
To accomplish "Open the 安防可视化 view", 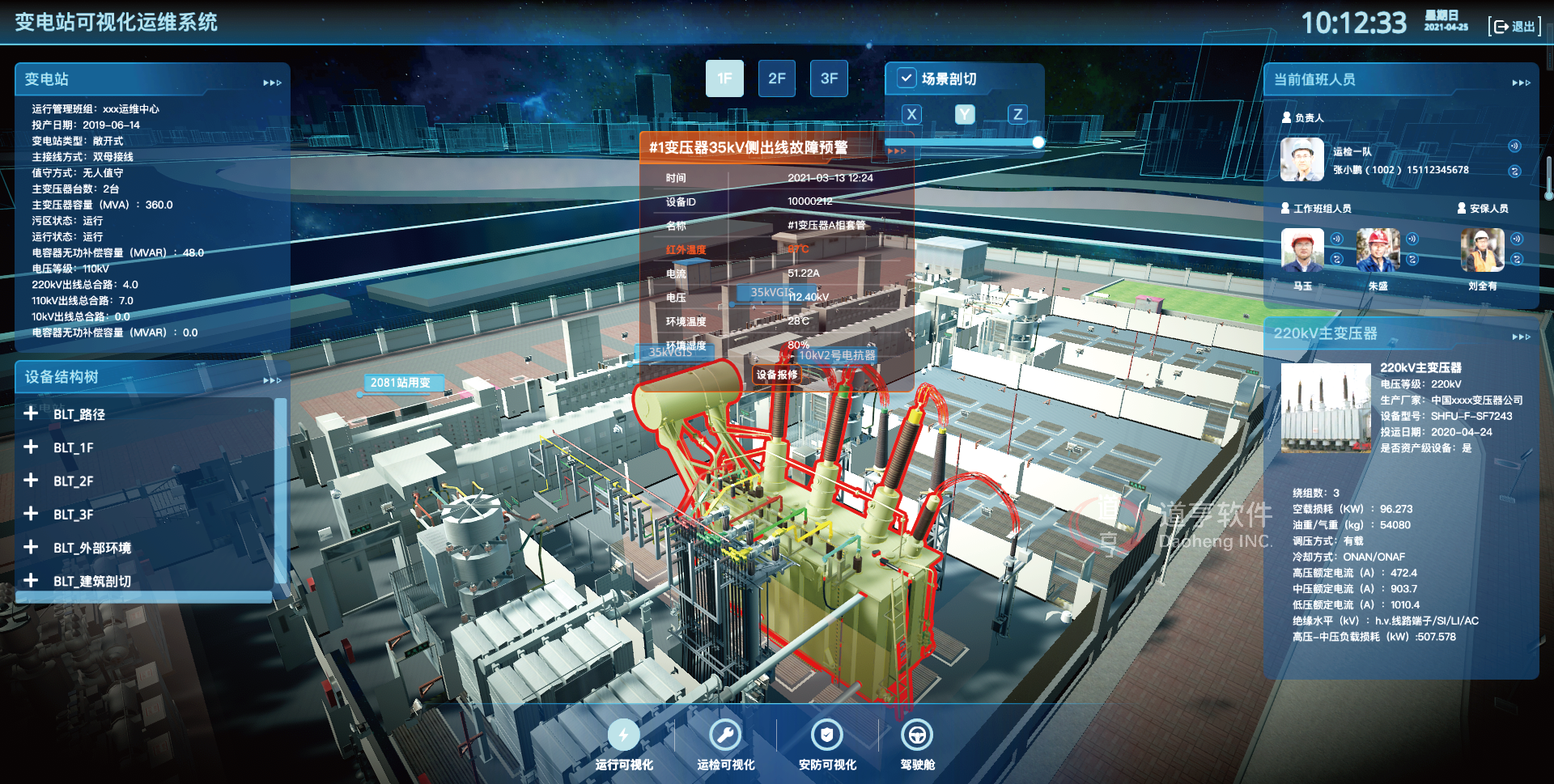I will click(826, 735).
